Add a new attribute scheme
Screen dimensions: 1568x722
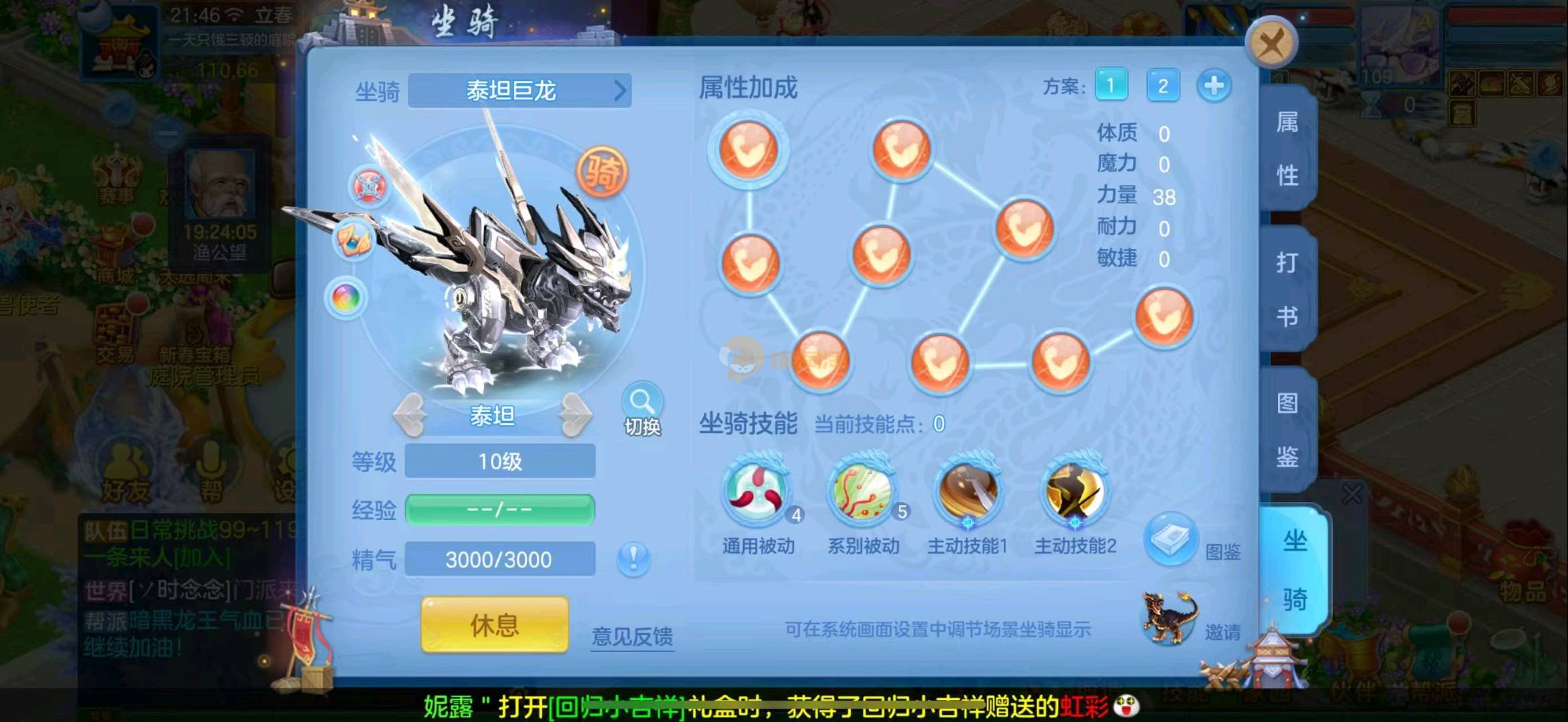tap(1214, 86)
